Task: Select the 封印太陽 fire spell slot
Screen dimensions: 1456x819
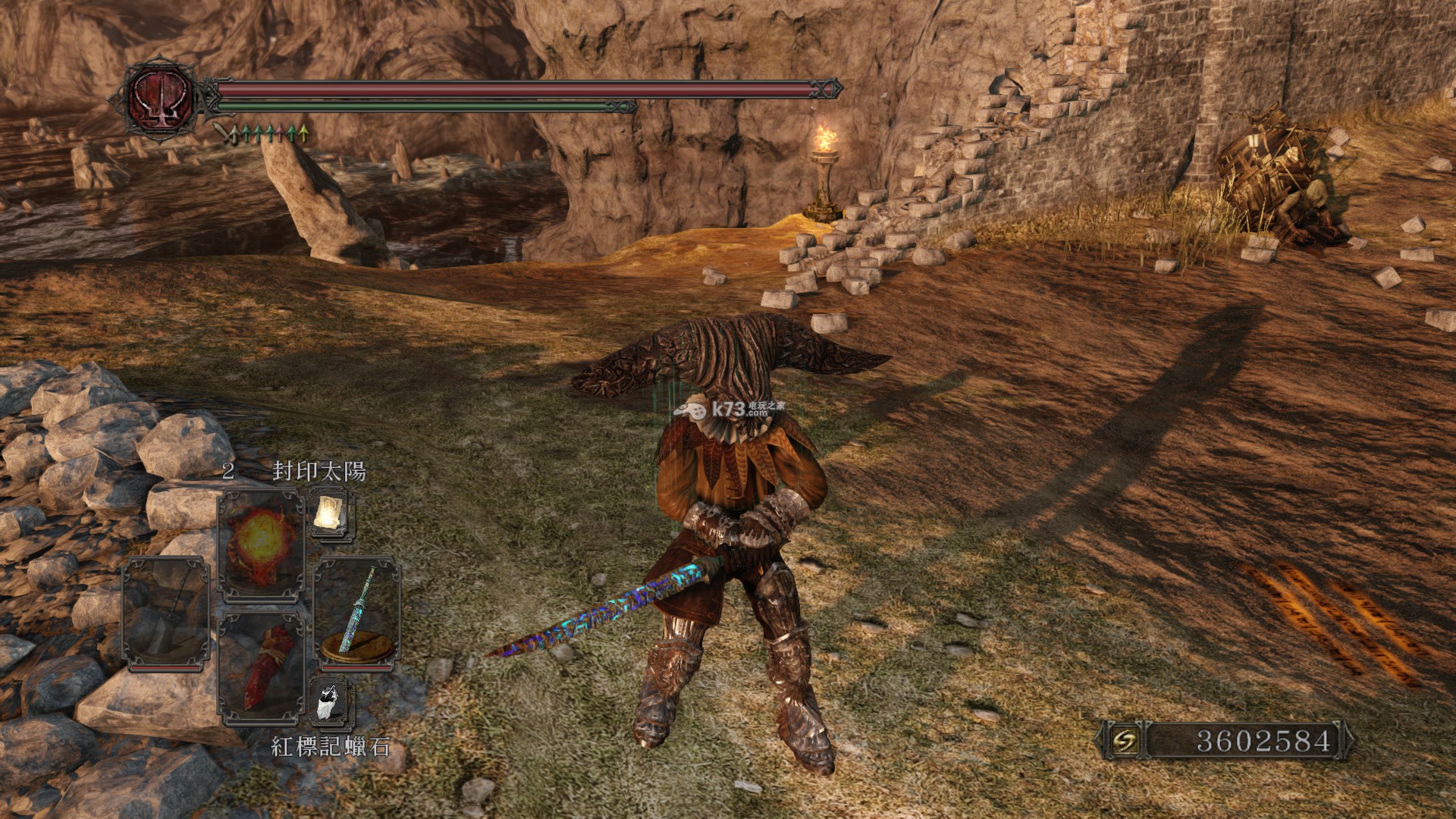Action: (x=261, y=544)
